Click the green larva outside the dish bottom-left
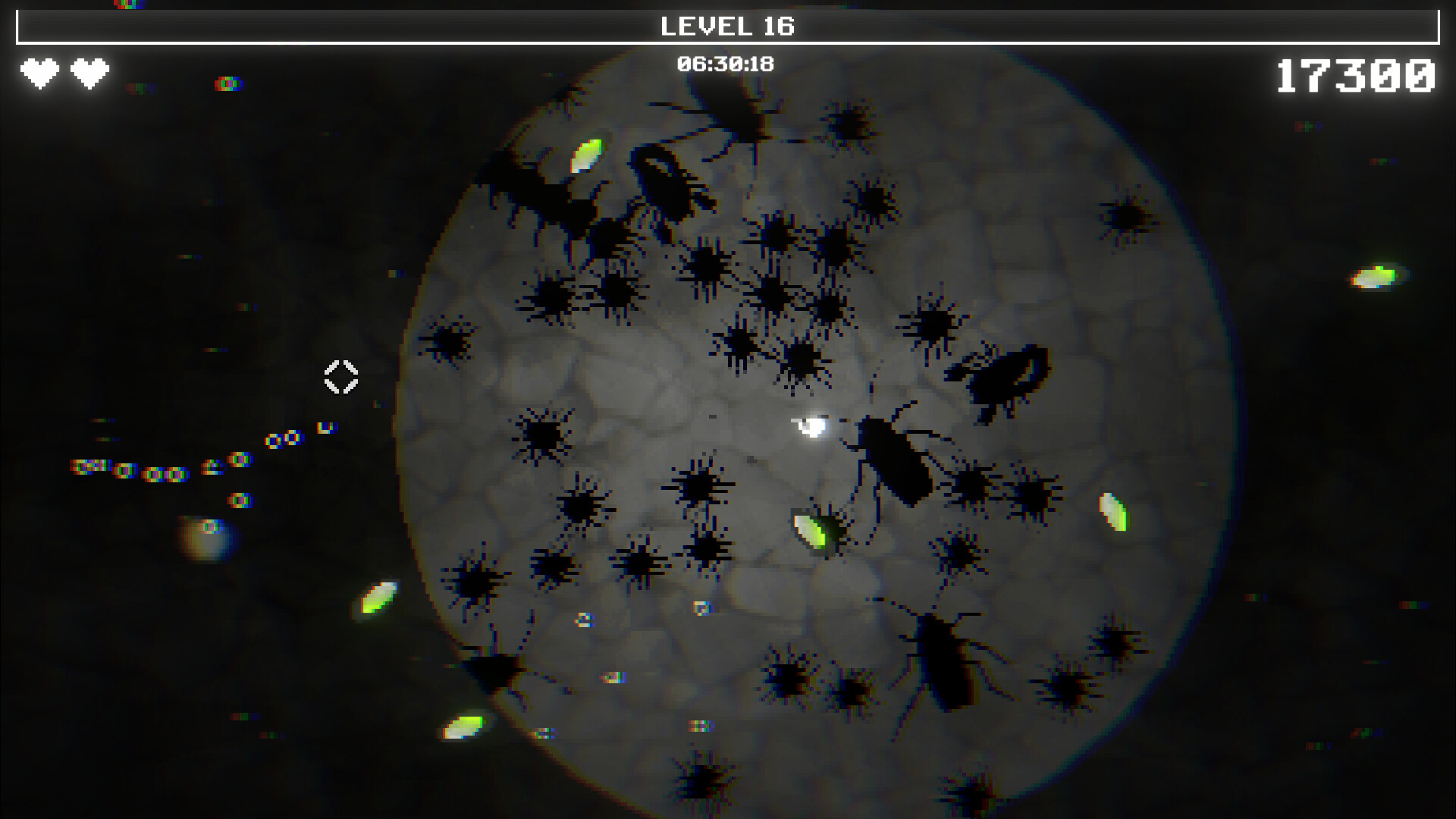 (x=461, y=728)
